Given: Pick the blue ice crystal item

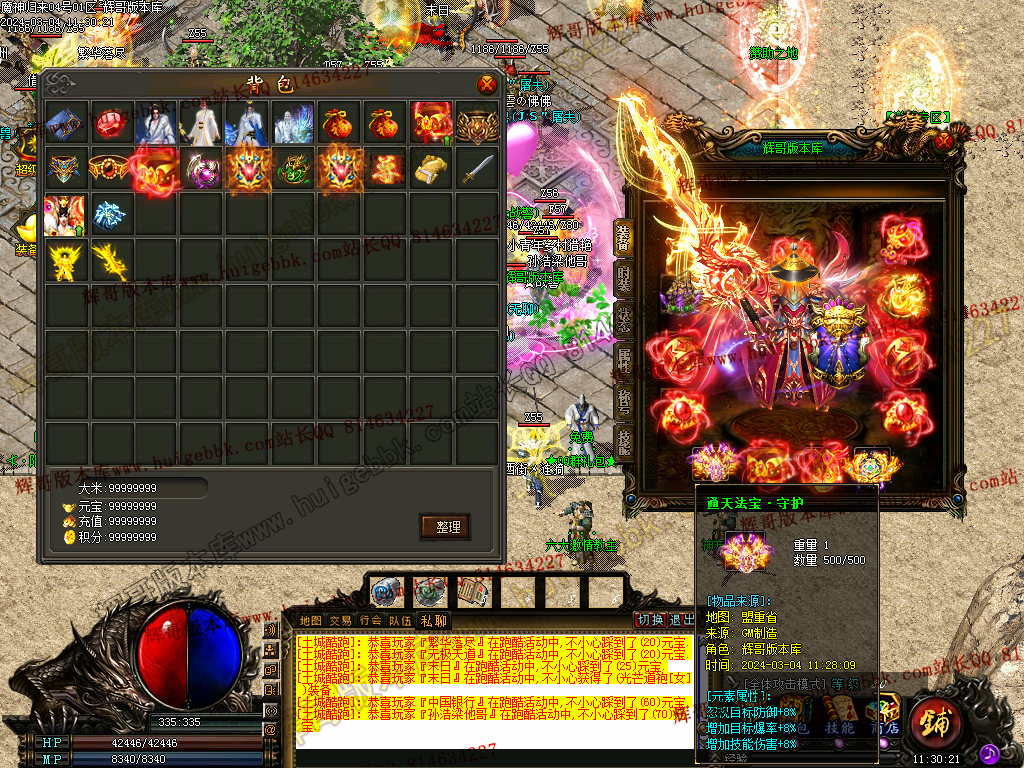Looking at the screenshot, I should coord(111,214).
